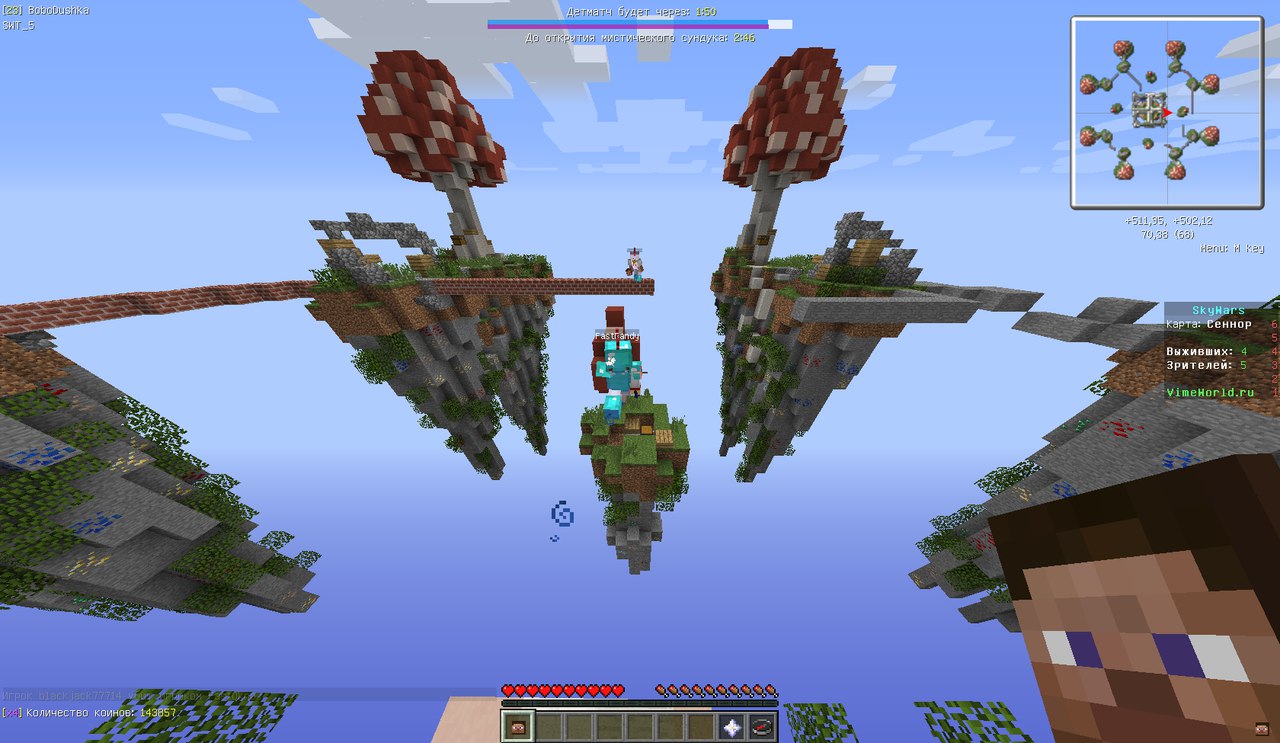Image resolution: width=1280 pixels, height=743 pixels.
Task: Select the compass hotbar slot
Action: pos(762,727)
